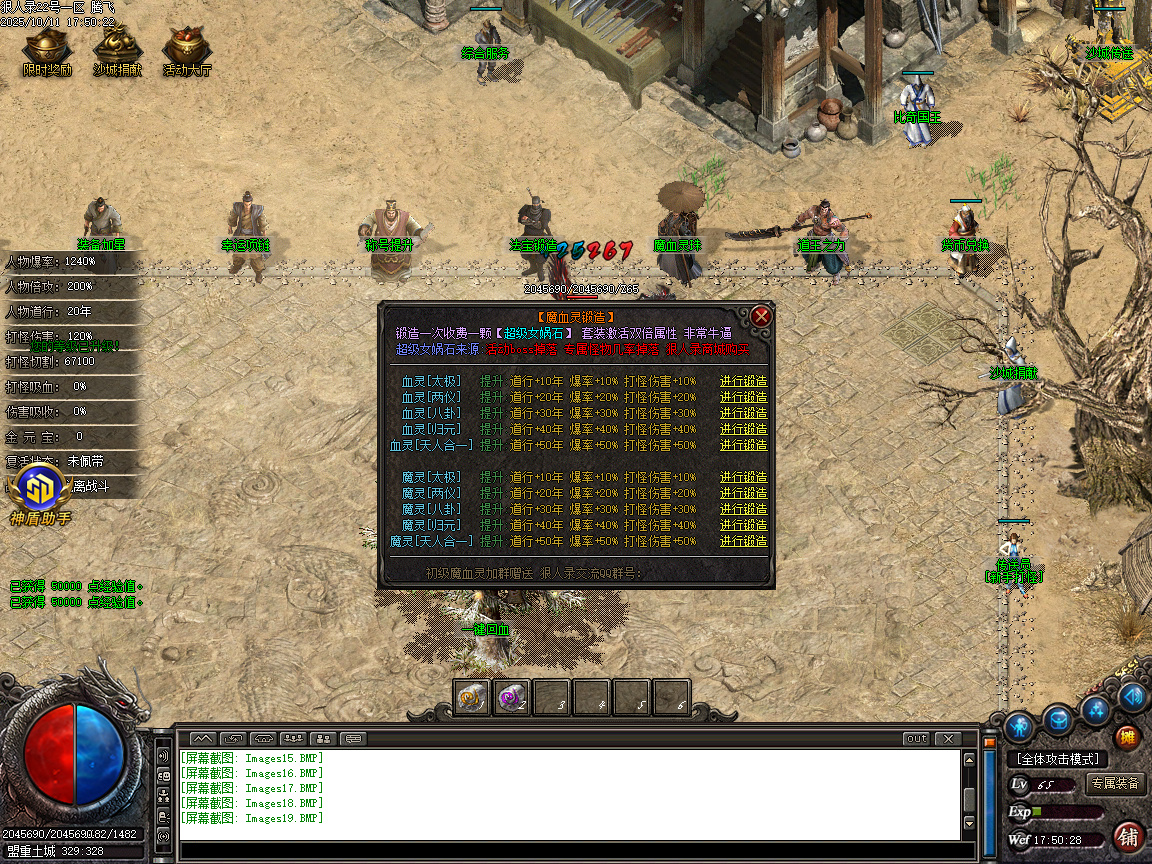
Task: Use the gold scroll in hotbar slot 1
Action: tap(472, 697)
